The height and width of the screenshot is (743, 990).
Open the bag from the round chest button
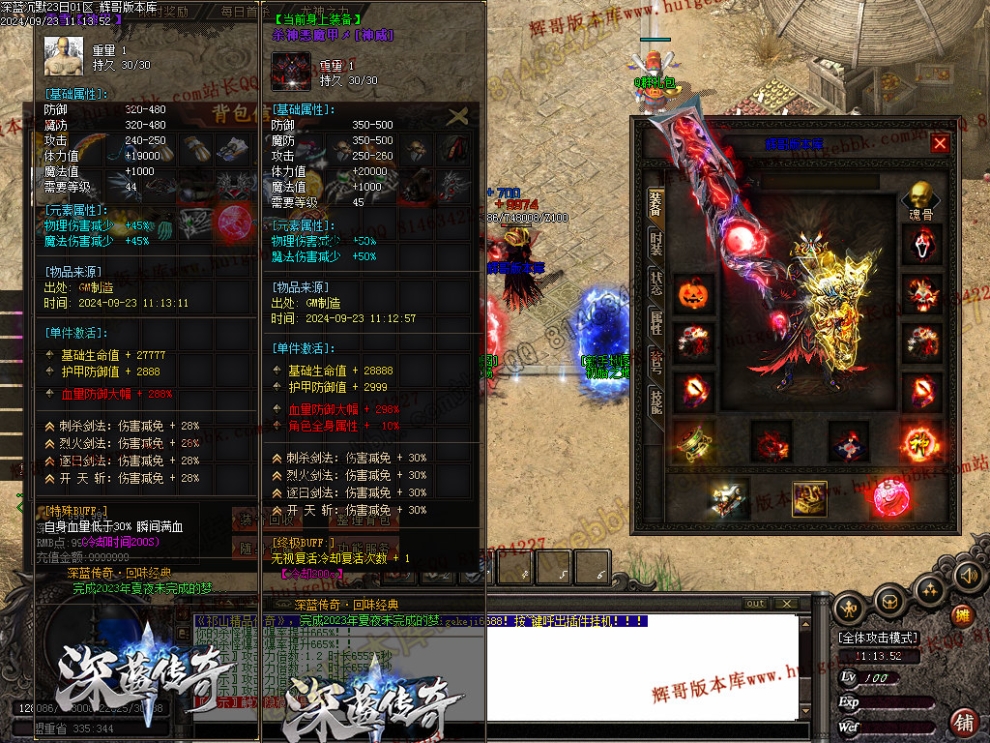click(x=890, y=600)
